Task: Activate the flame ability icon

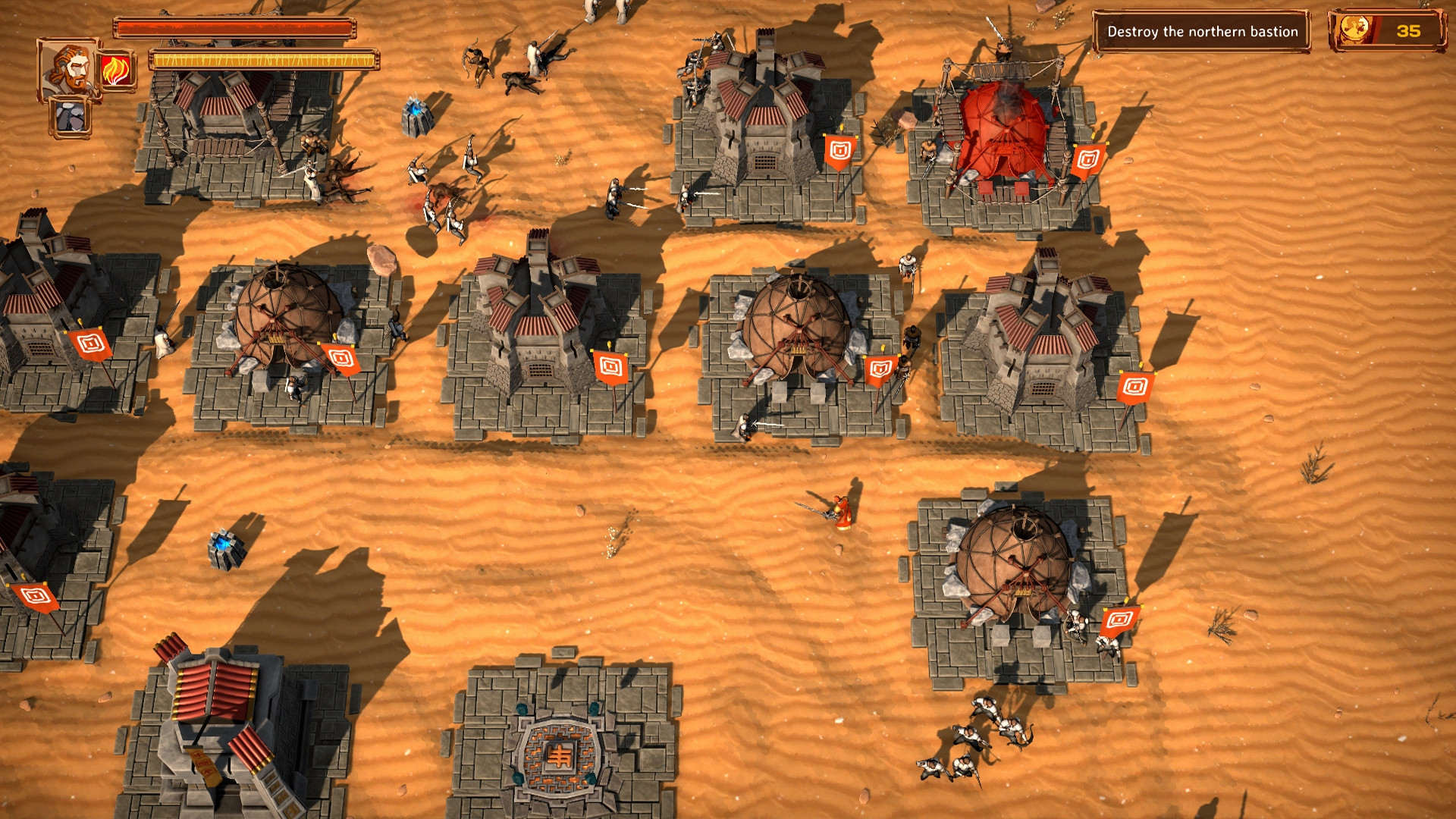Action: [117, 71]
